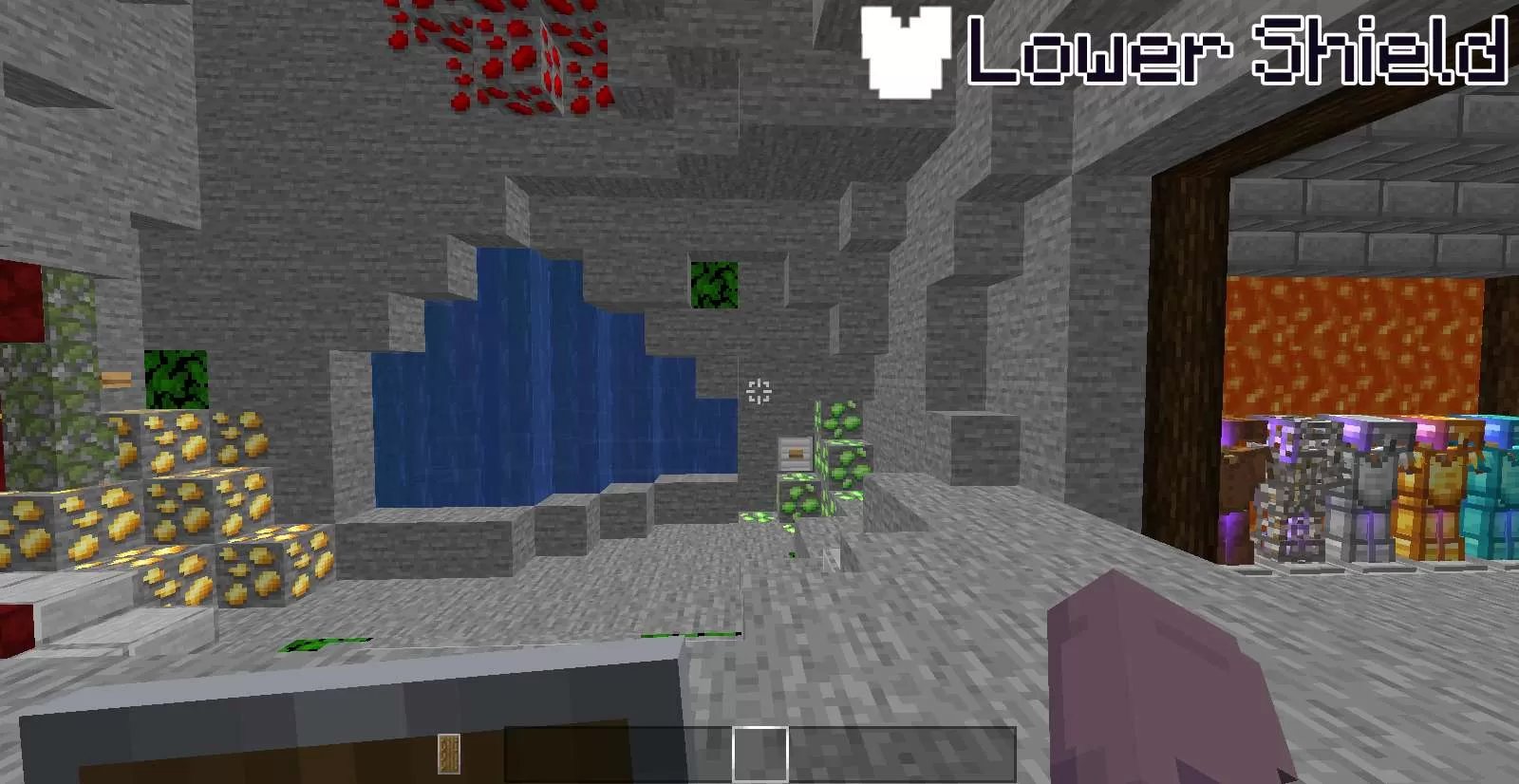
Task: Click the crosshair in the screen center
Action: 759,392
